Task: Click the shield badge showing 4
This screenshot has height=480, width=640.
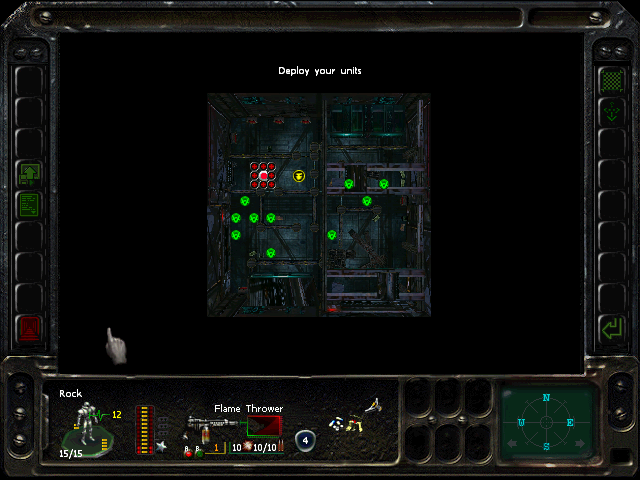Action: point(305,439)
